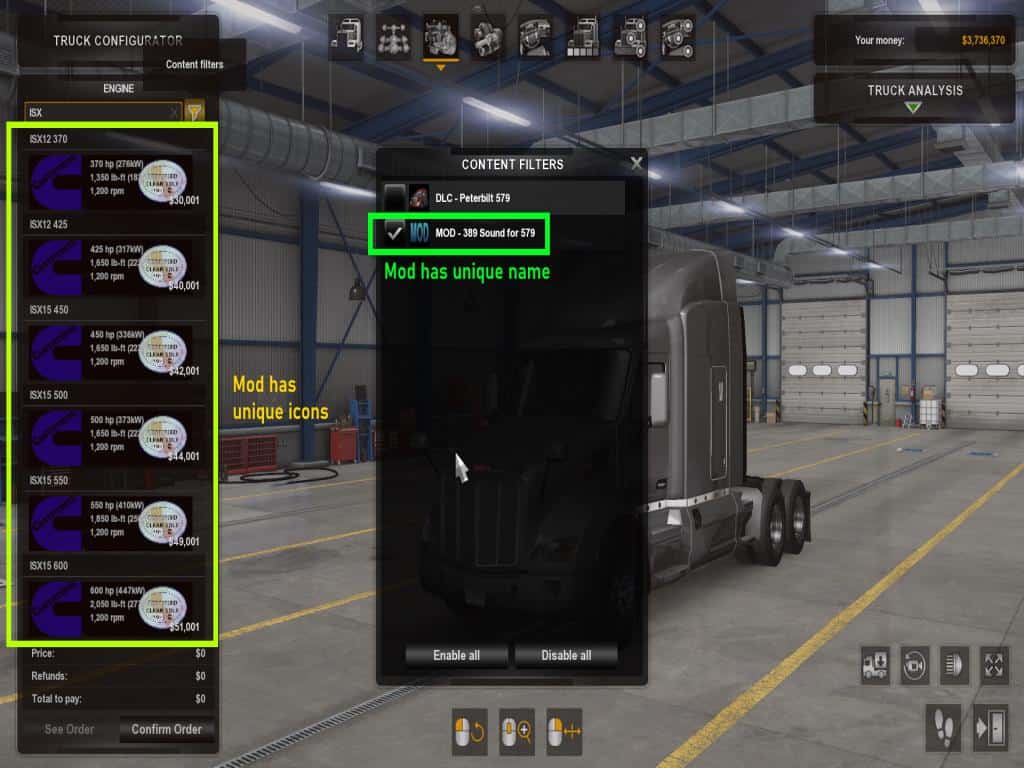Screen dimensions: 1024x768
Task: Uncheck the MOD - 389 Sound for 579 filter
Action: pyautogui.click(x=395, y=233)
